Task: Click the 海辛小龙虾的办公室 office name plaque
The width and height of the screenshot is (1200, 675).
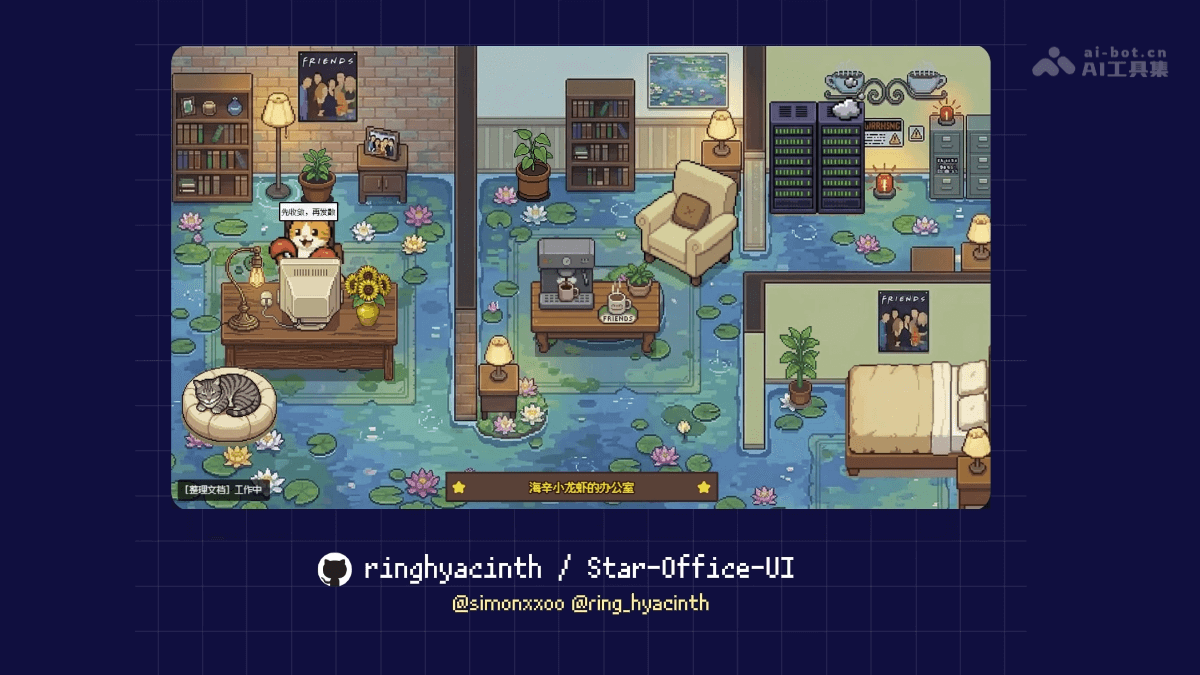Action: click(581, 488)
